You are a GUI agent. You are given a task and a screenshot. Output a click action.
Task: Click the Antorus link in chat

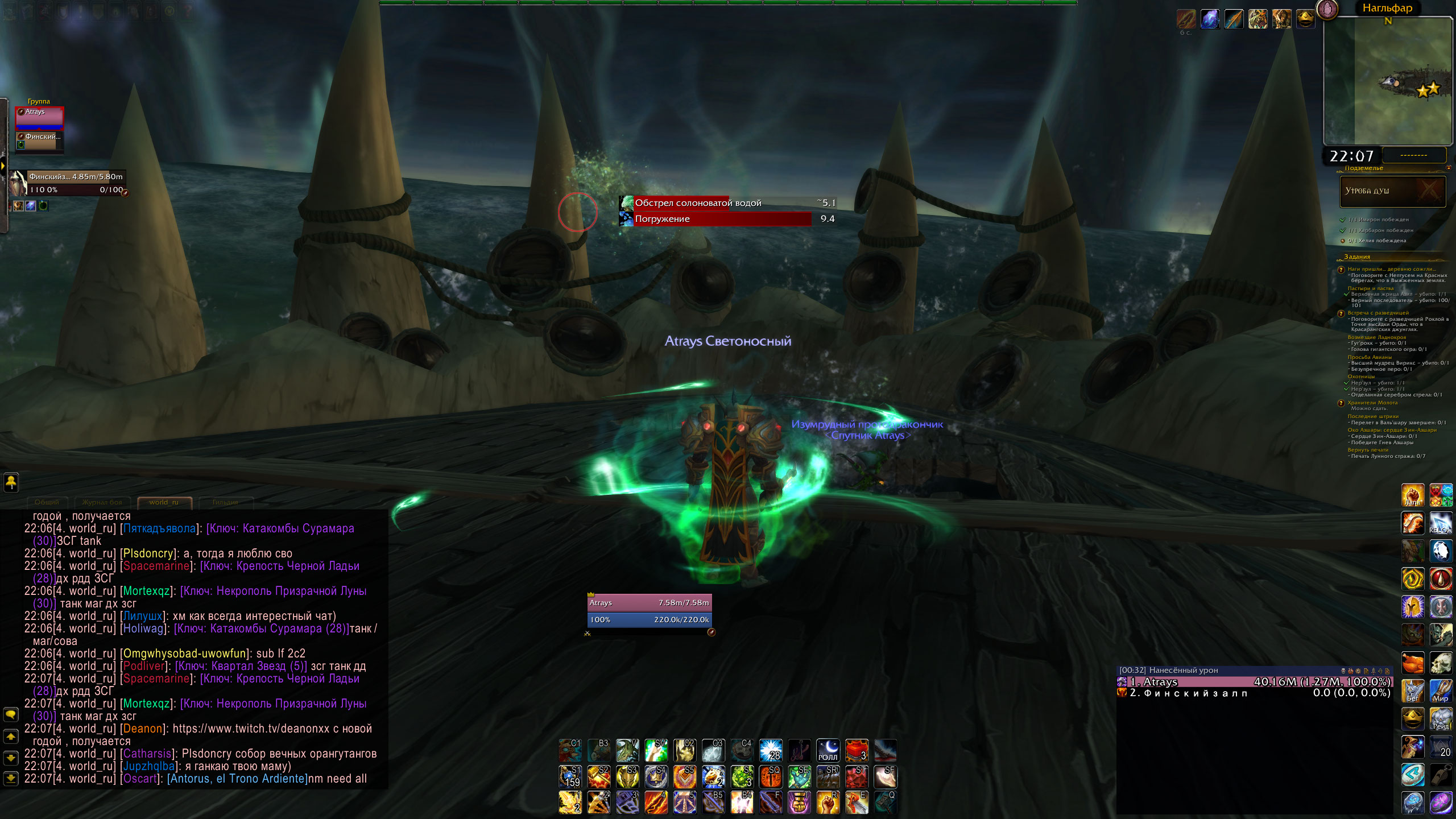pos(236,779)
